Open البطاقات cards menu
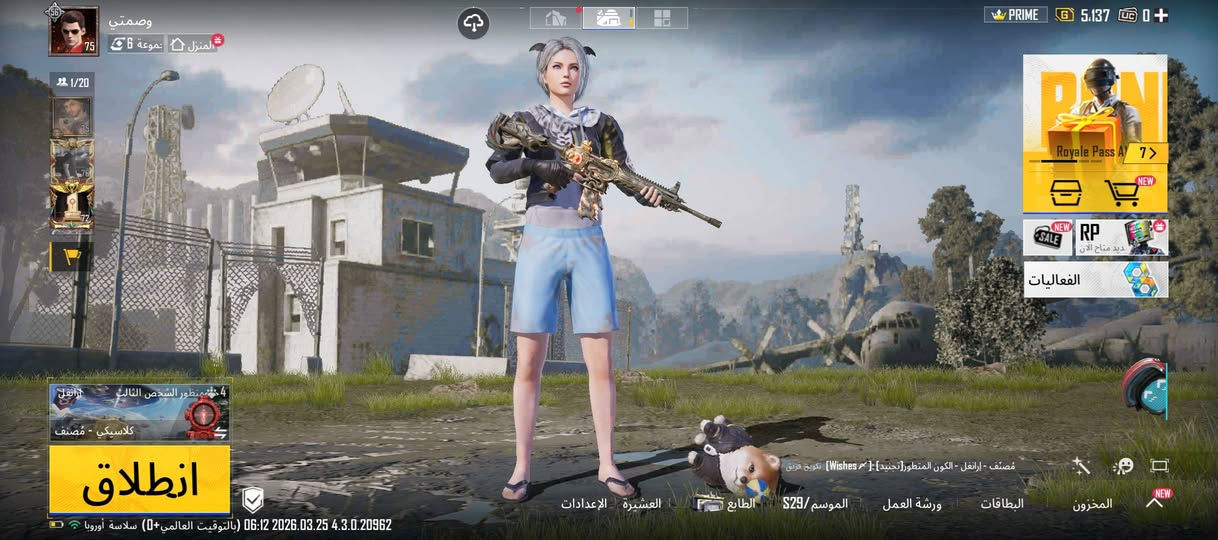The width and height of the screenshot is (1218, 540). coord(1001,504)
